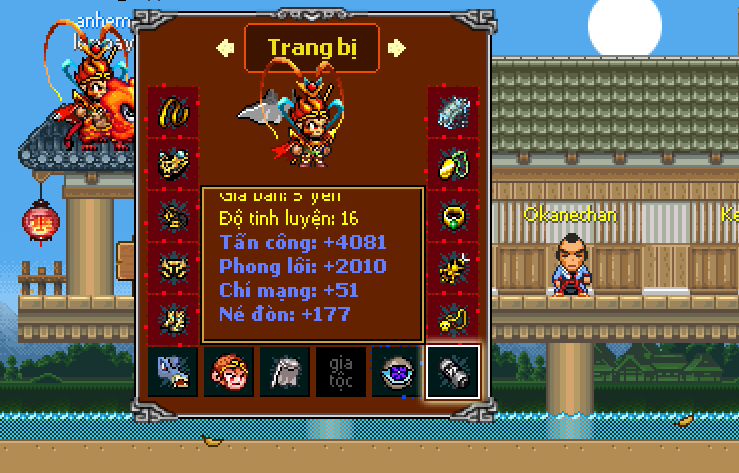Viewport: 739px width, 473px height.
Task: Select the gold ring with green gem
Action: pyautogui.click(x=452, y=215)
